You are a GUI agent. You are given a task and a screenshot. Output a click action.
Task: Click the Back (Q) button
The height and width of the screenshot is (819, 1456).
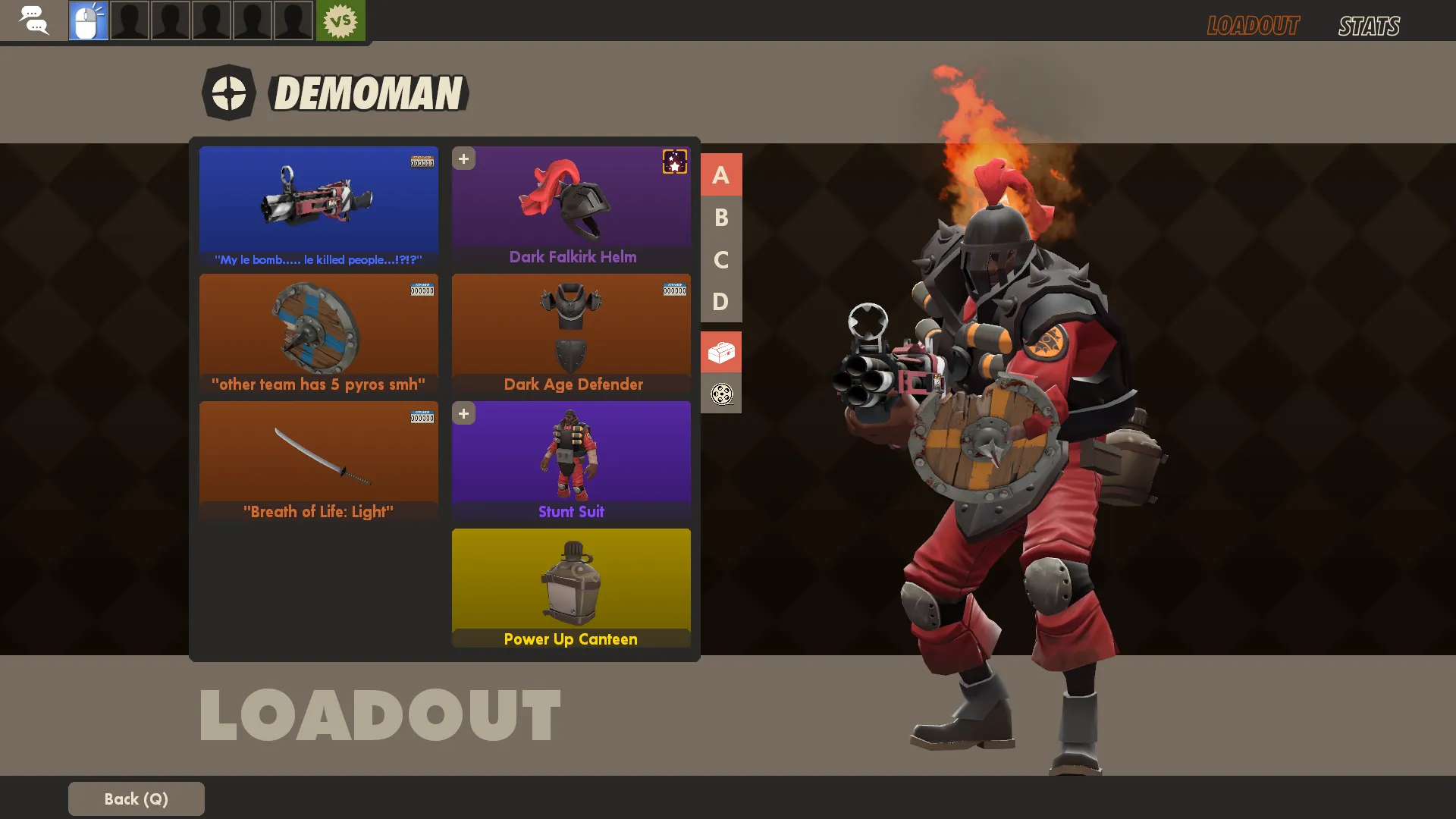pyautogui.click(x=136, y=799)
